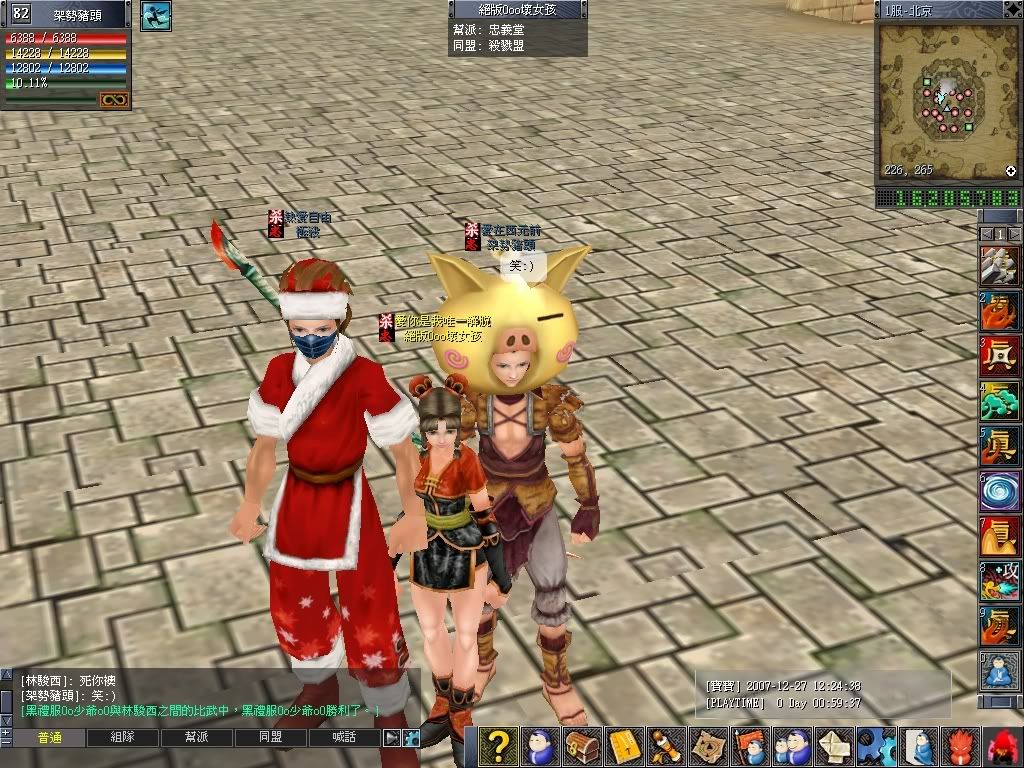The height and width of the screenshot is (768, 1024).
Task: Activate the meditating monk skill icon
Action: (x=999, y=669)
